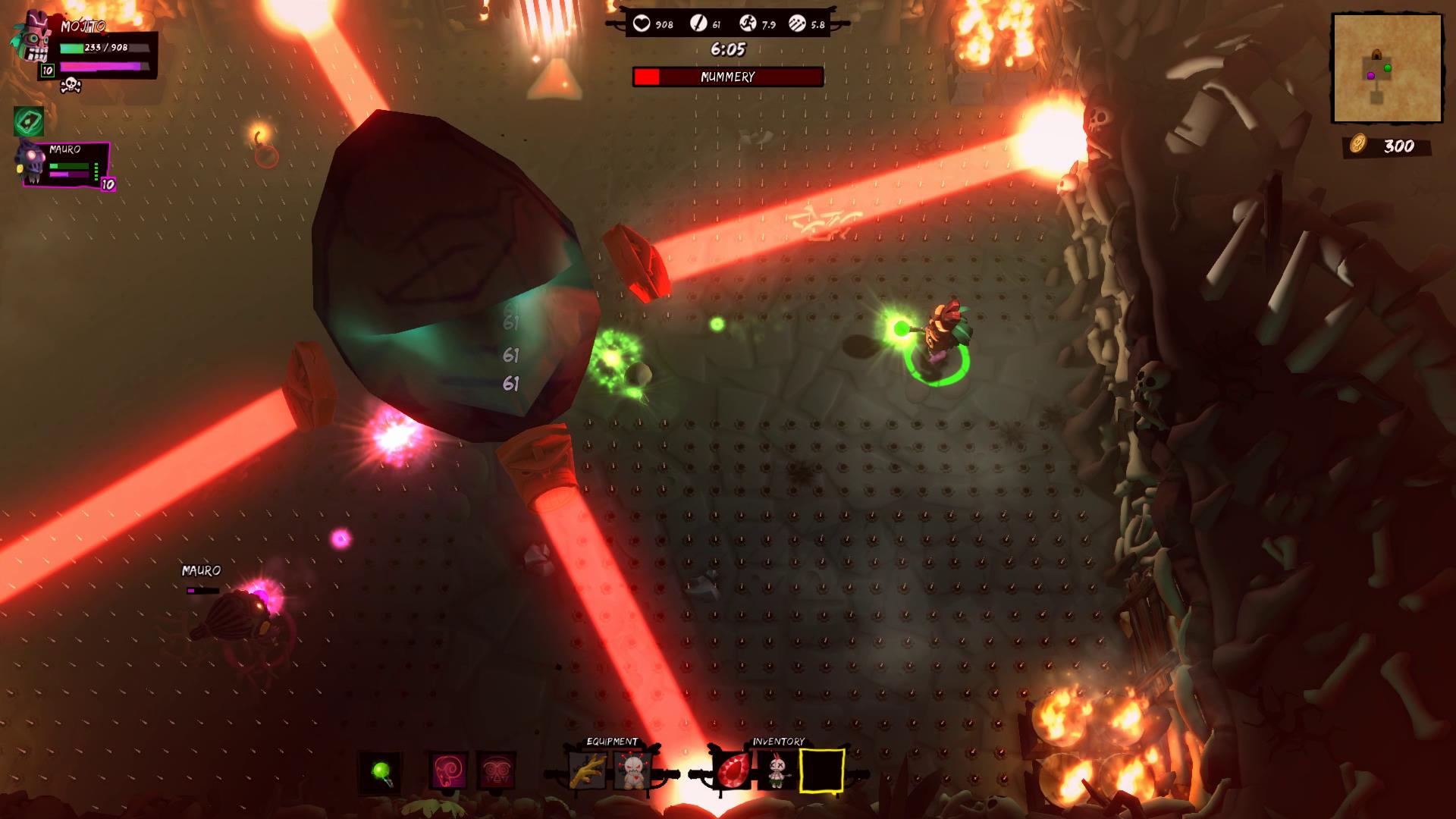The width and height of the screenshot is (1456, 819).
Task: Activate the tribal mask ability icon
Action: click(497, 772)
